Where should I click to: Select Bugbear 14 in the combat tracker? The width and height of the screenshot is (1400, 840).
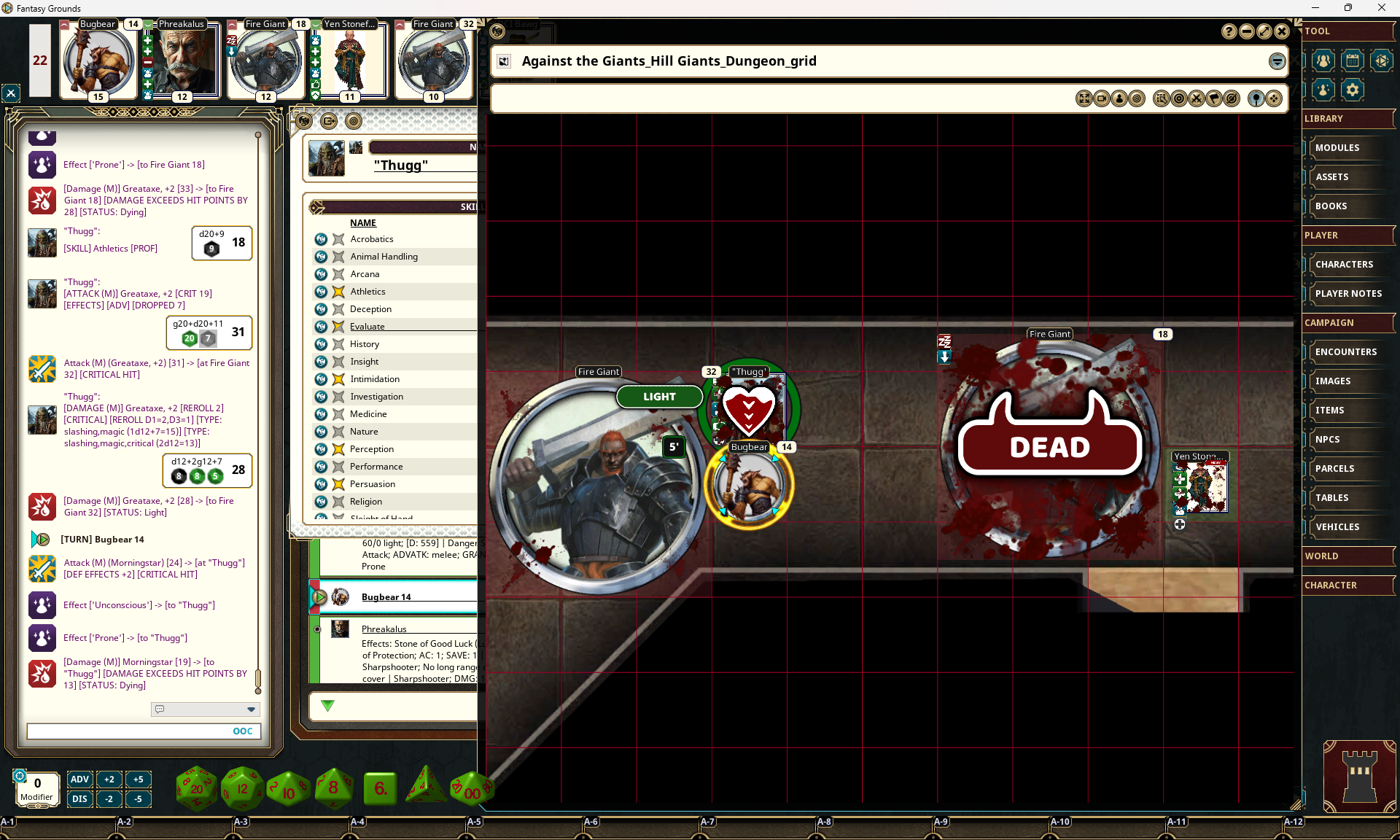[386, 596]
